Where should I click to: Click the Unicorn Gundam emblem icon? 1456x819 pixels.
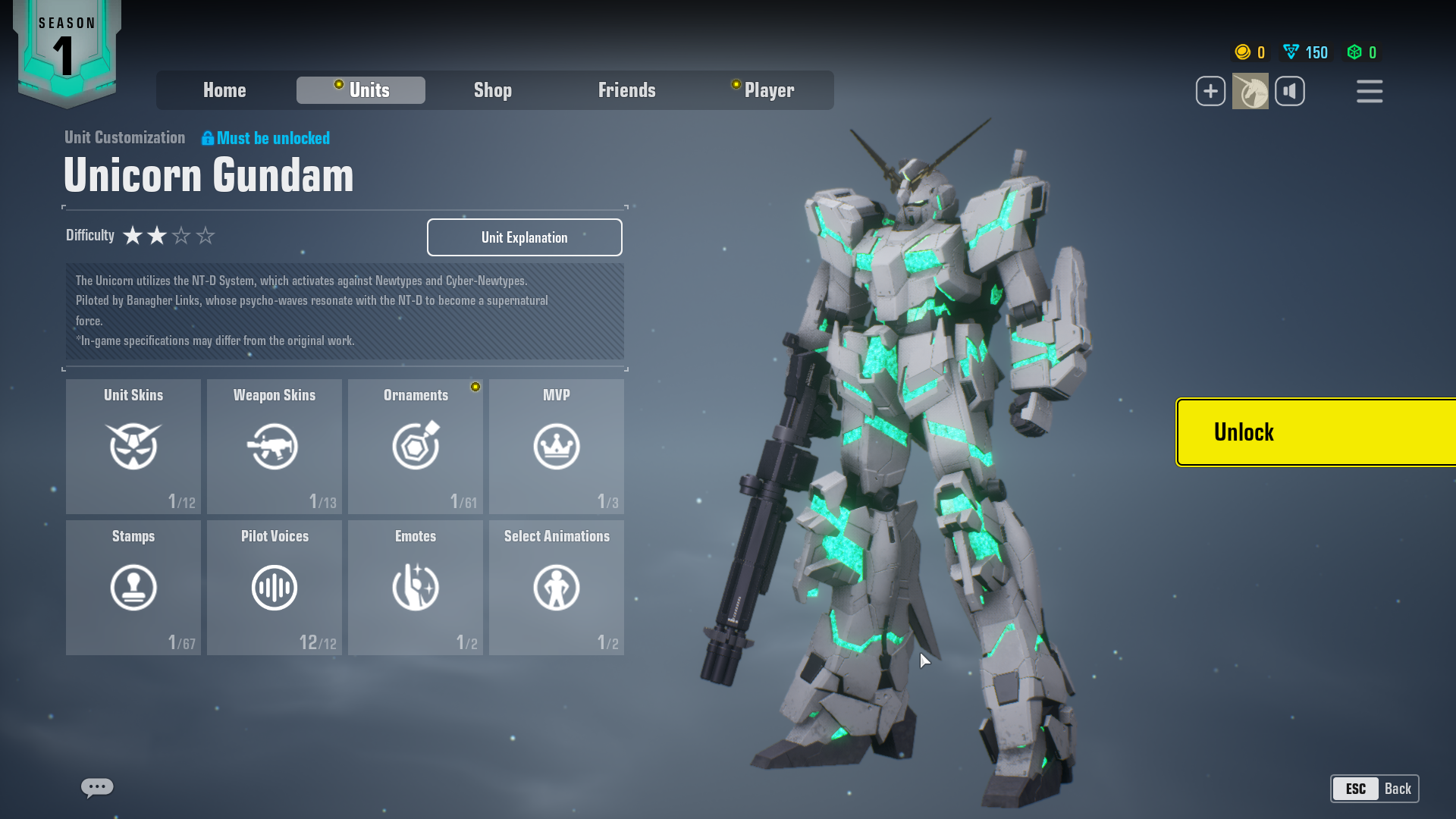coord(1250,90)
